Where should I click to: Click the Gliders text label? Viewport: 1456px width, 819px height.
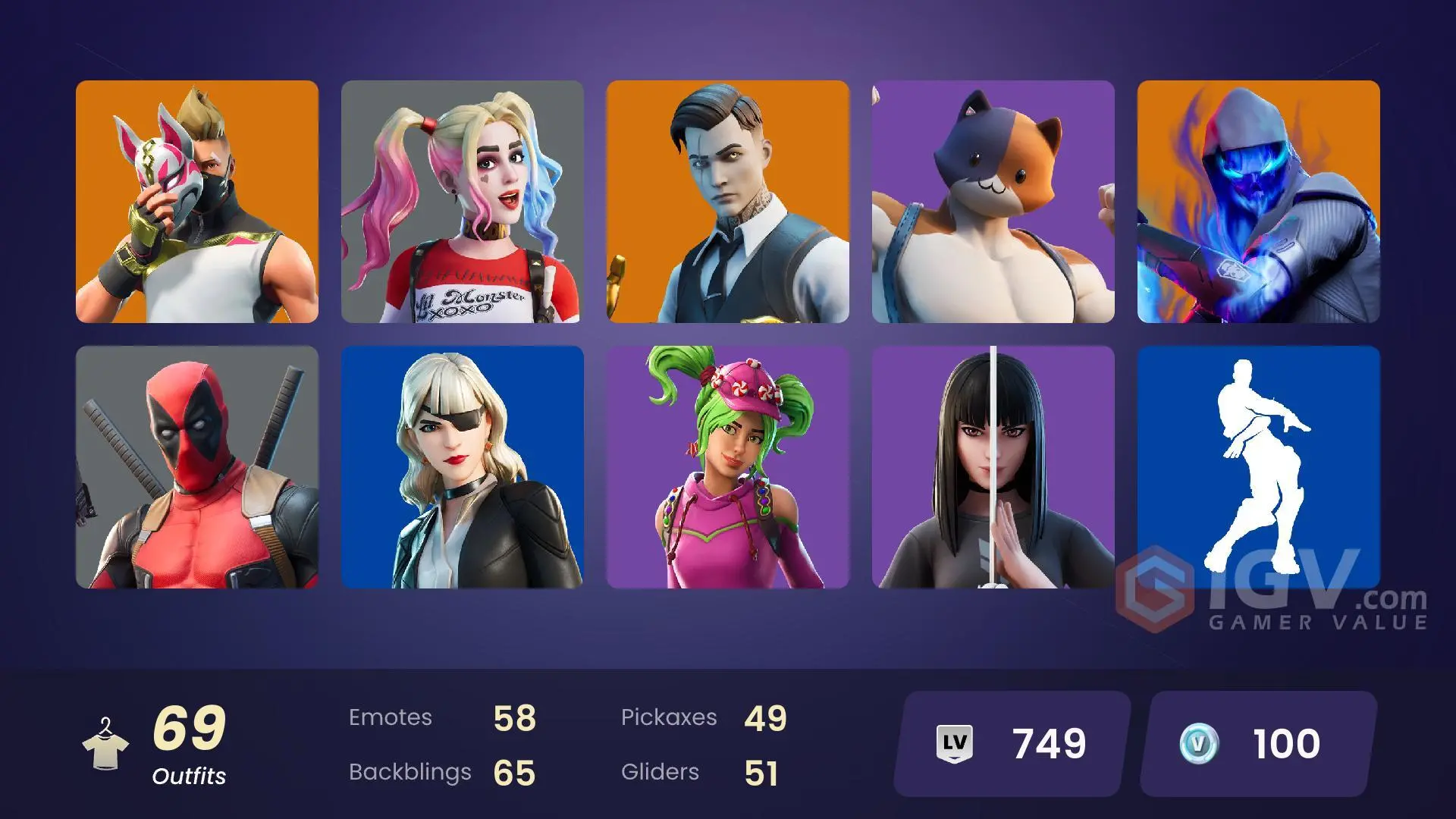[661, 772]
